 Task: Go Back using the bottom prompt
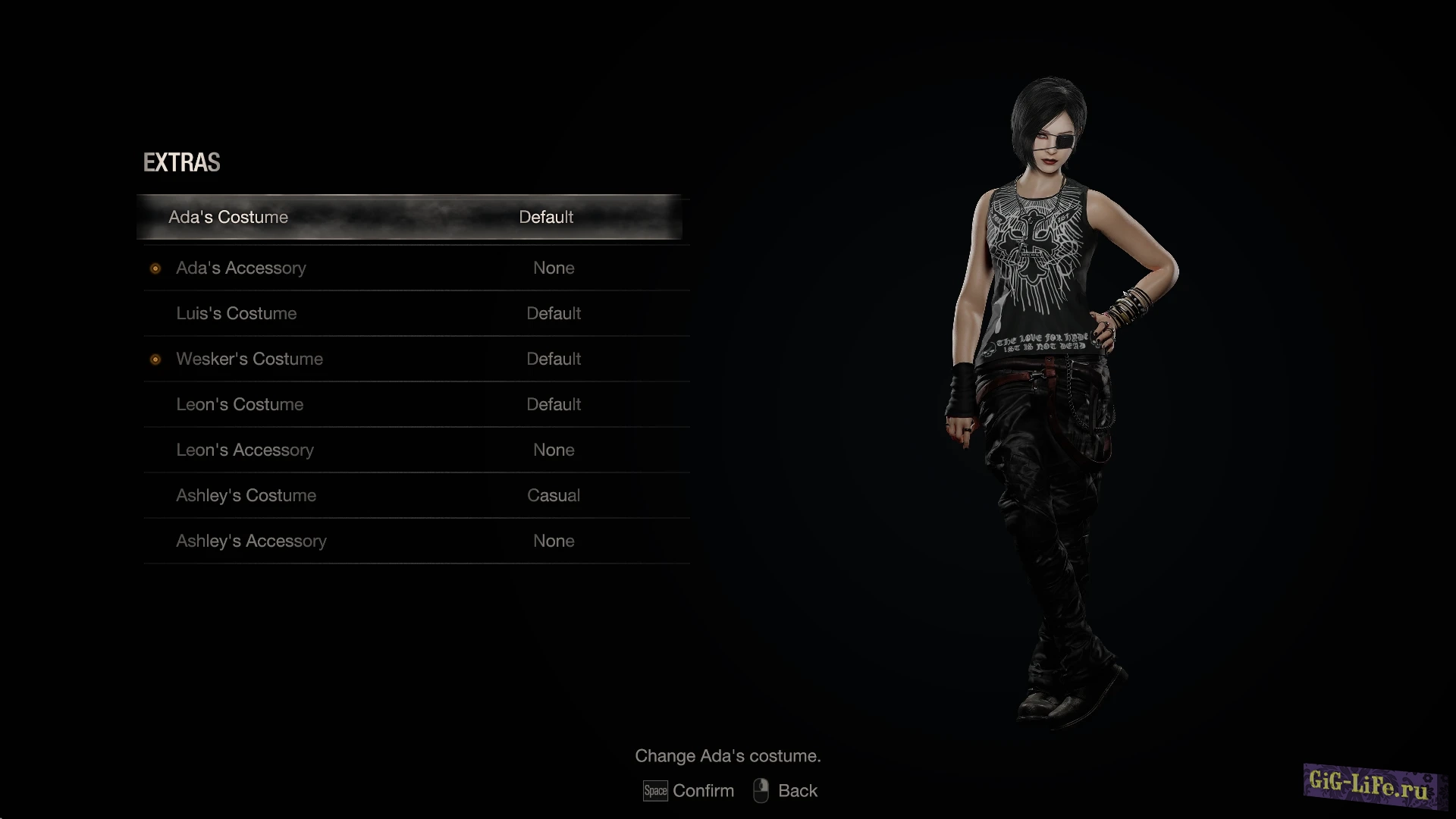pyautogui.click(x=797, y=791)
